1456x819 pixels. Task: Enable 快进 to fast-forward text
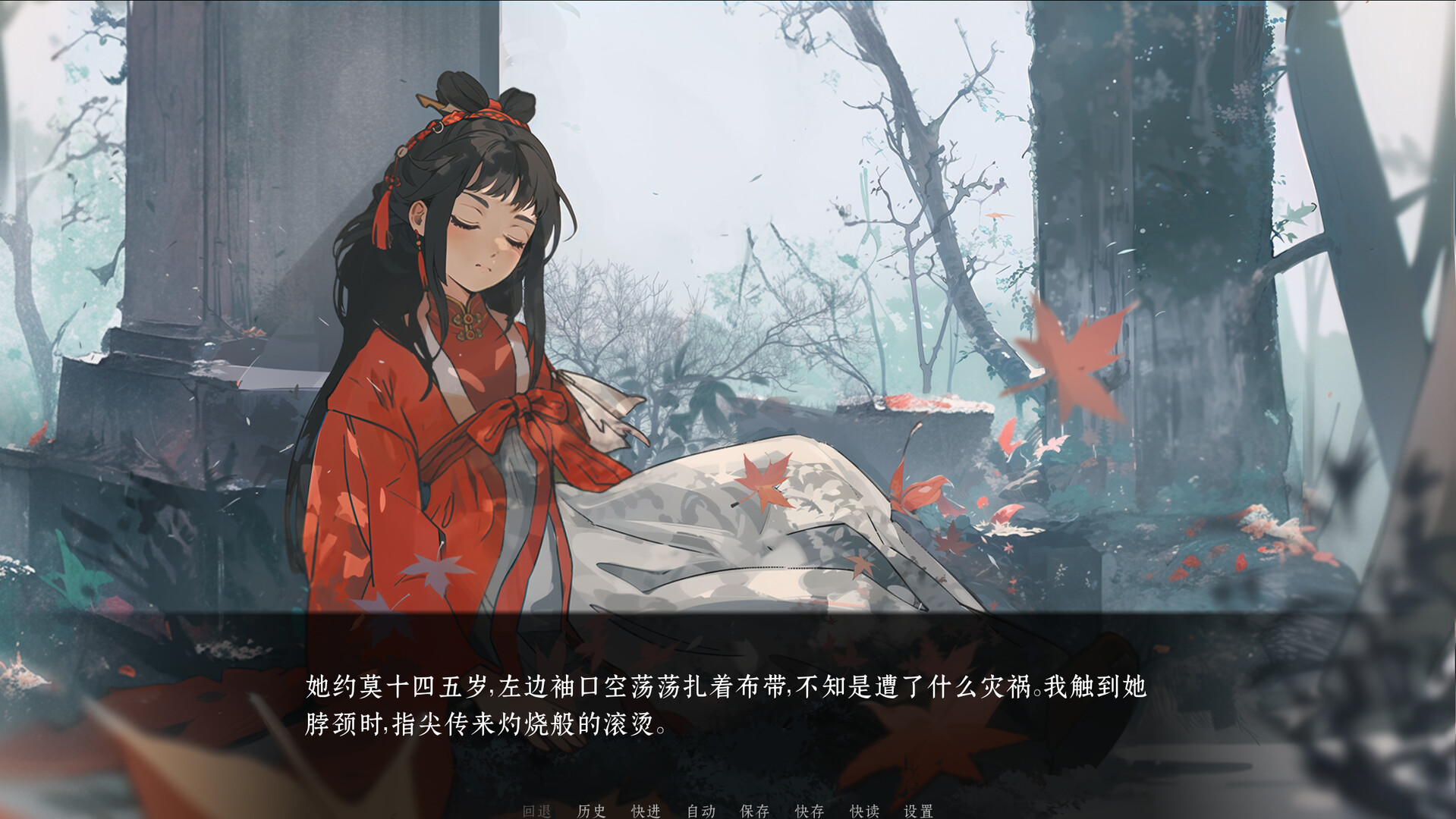click(646, 811)
